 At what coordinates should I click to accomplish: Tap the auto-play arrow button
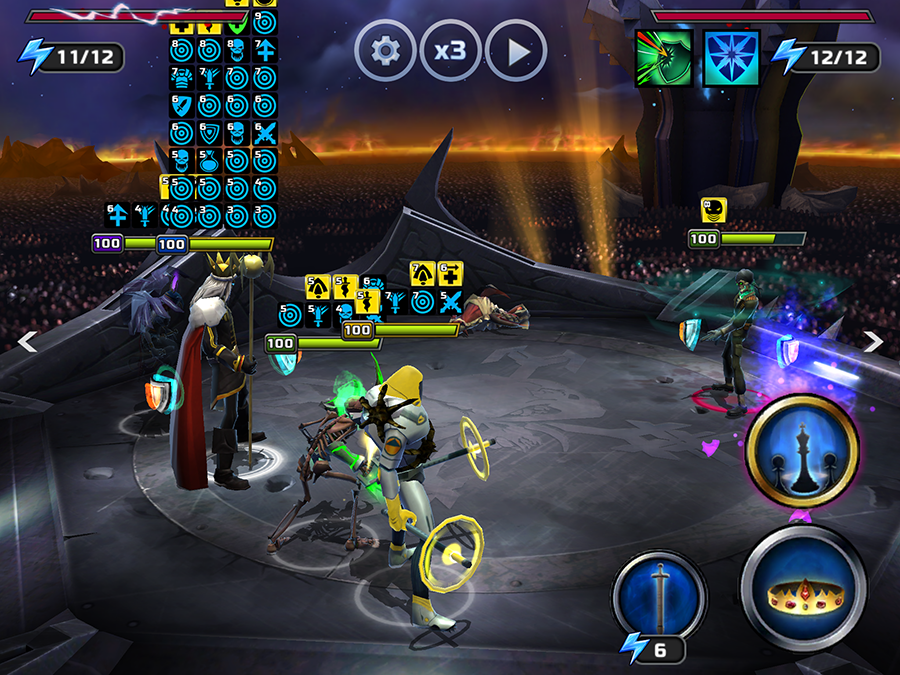coord(516,50)
